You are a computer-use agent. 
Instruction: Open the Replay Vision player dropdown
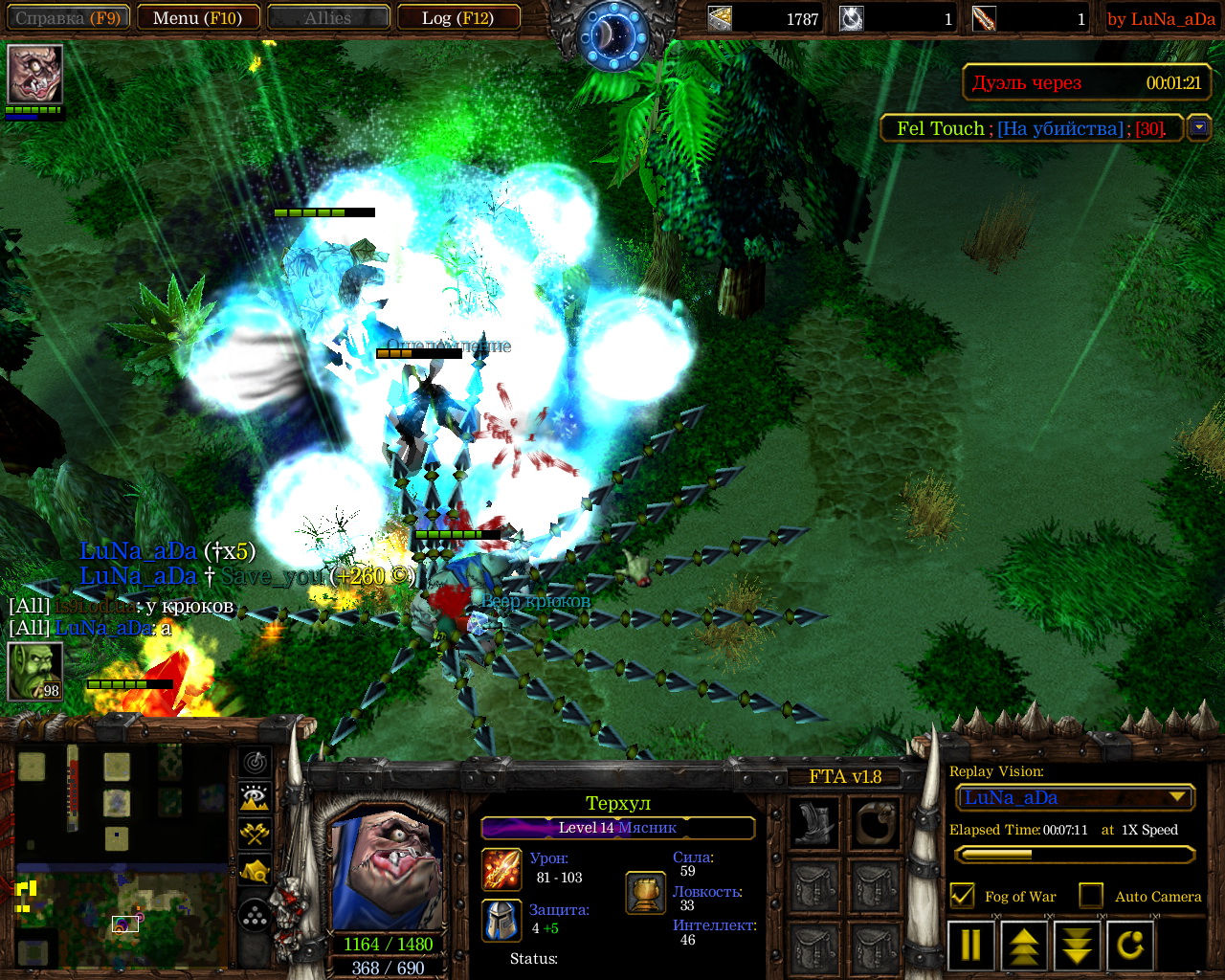[1178, 797]
